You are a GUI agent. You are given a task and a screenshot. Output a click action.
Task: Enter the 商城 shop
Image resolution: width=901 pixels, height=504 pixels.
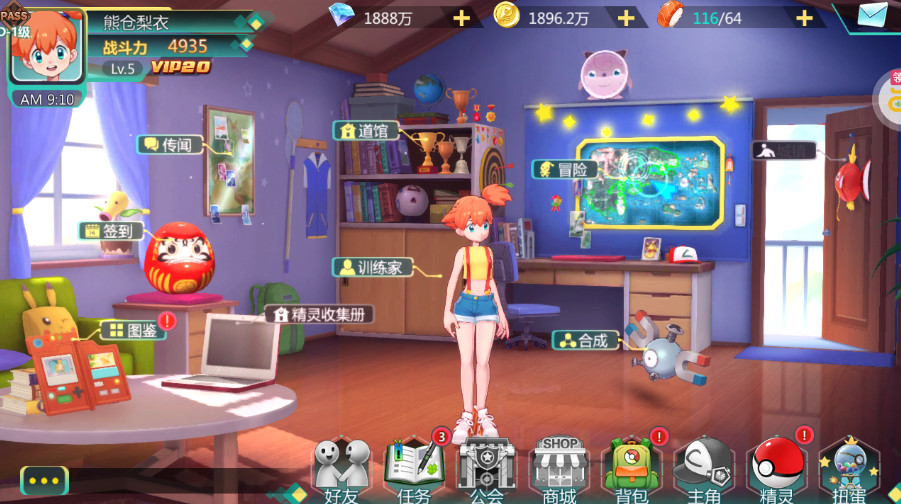click(x=559, y=467)
